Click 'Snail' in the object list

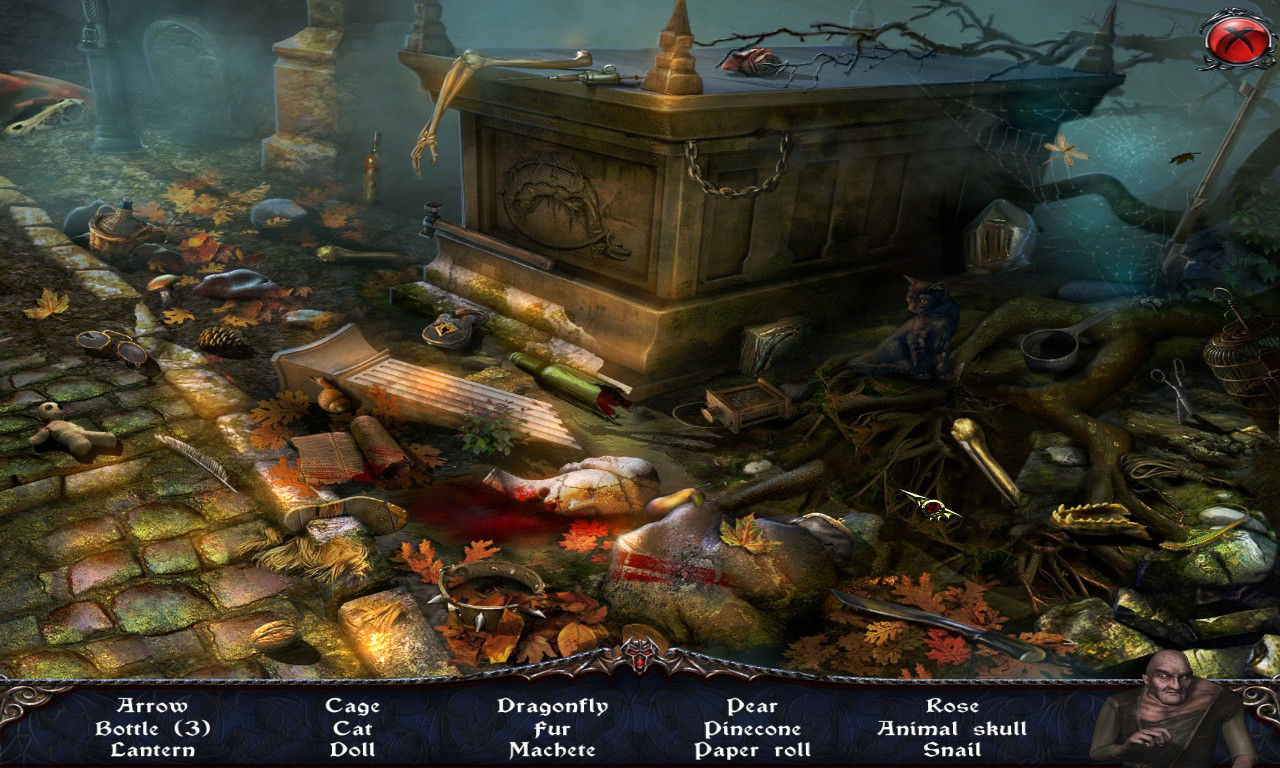[x=952, y=750]
